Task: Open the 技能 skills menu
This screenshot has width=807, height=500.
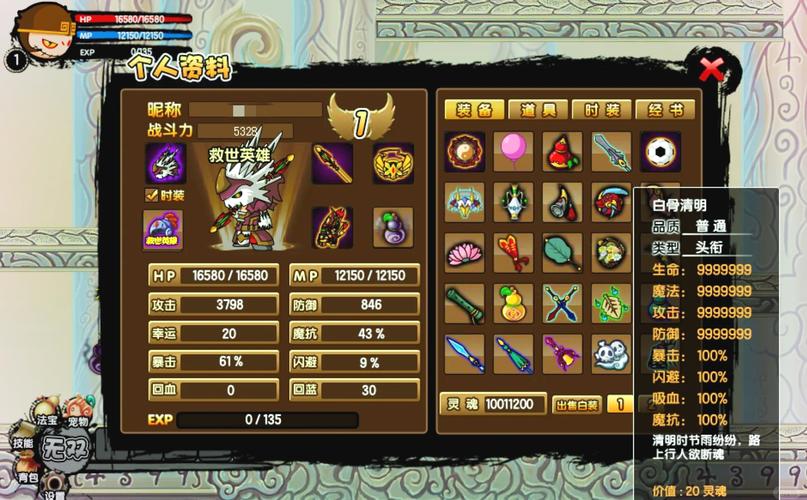Action: (x=22, y=443)
